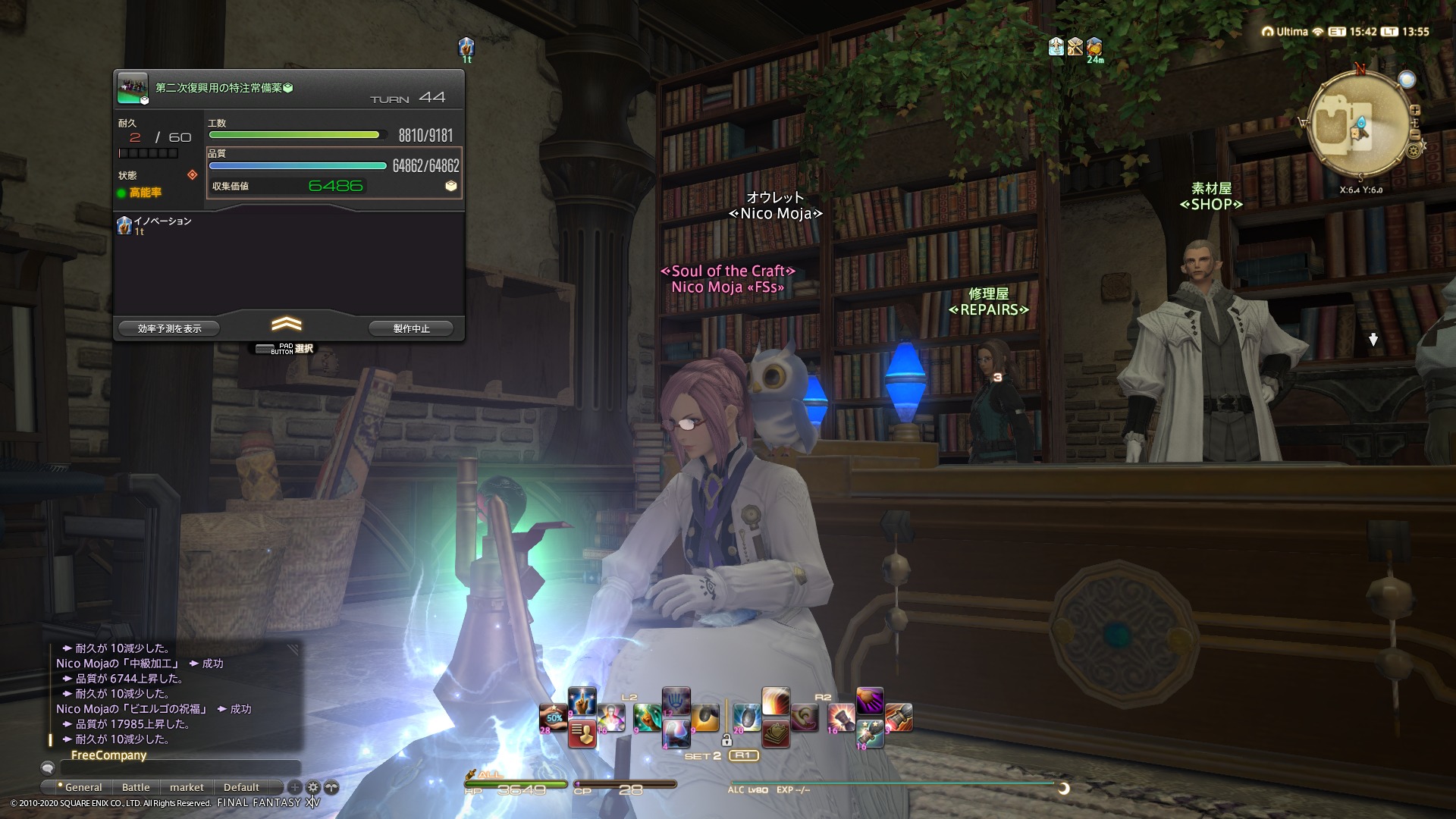Collapse the crafting window with the double-chevron

(286, 325)
